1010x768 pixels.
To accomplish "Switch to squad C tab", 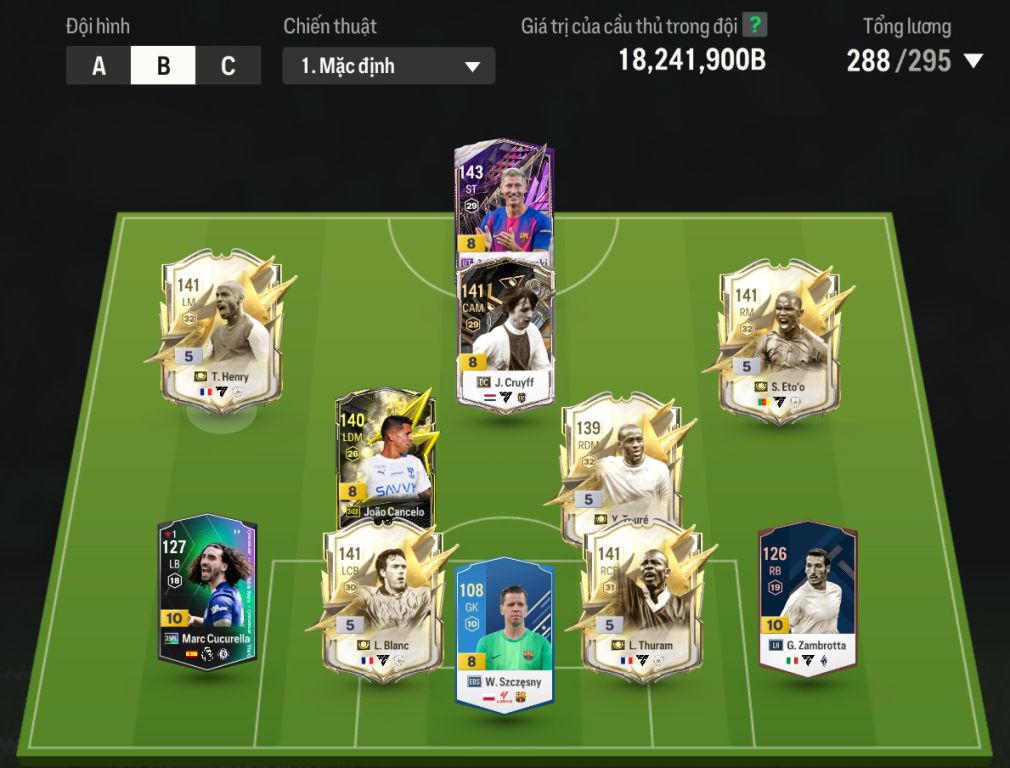I will pos(228,66).
